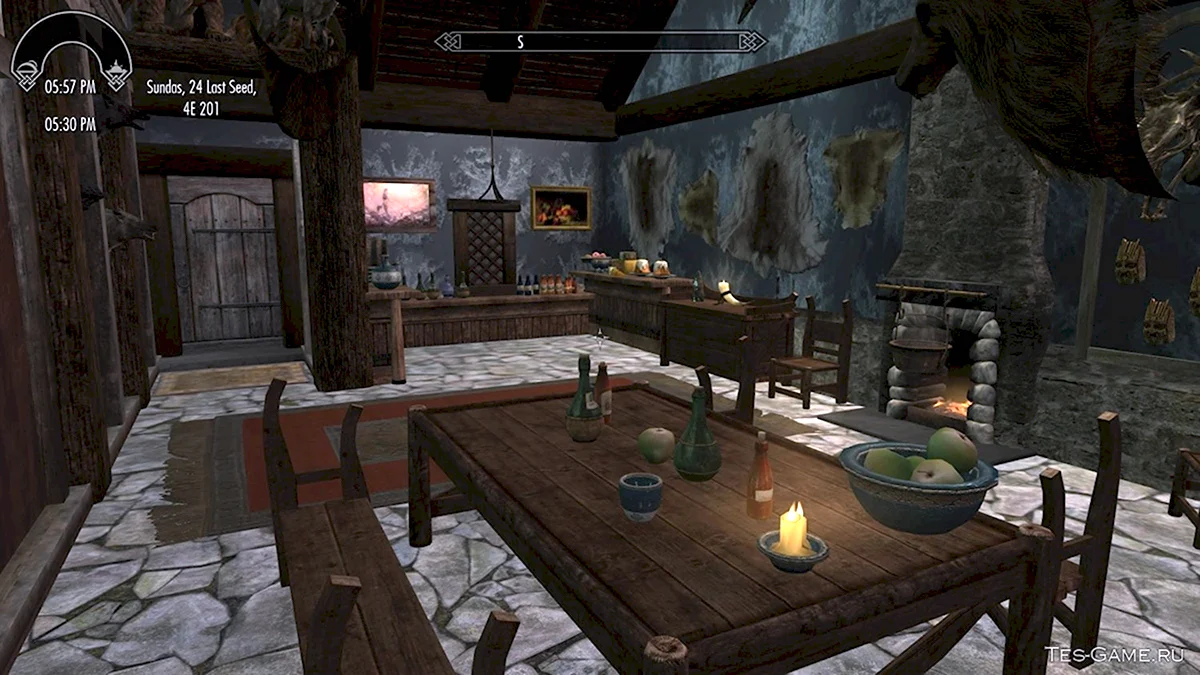The width and height of the screenshot is (1200, 675).
Task: Click the compass bar showing S
Action: tap(600, 41)
